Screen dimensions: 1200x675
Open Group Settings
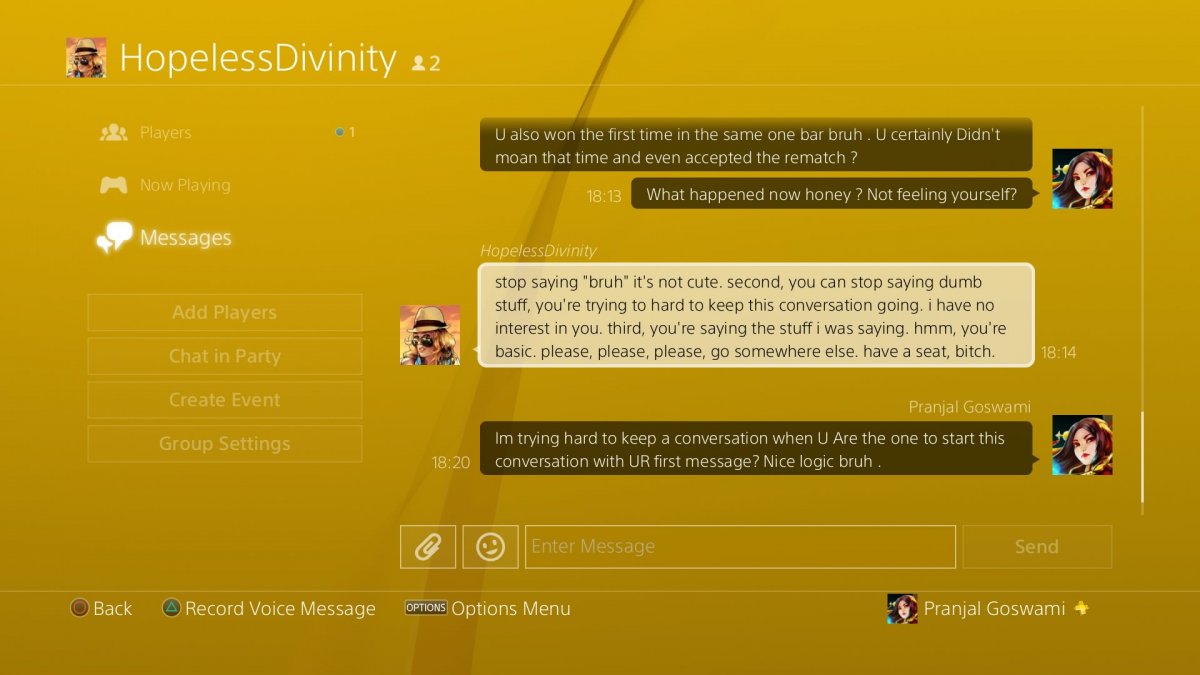point(224,444)
